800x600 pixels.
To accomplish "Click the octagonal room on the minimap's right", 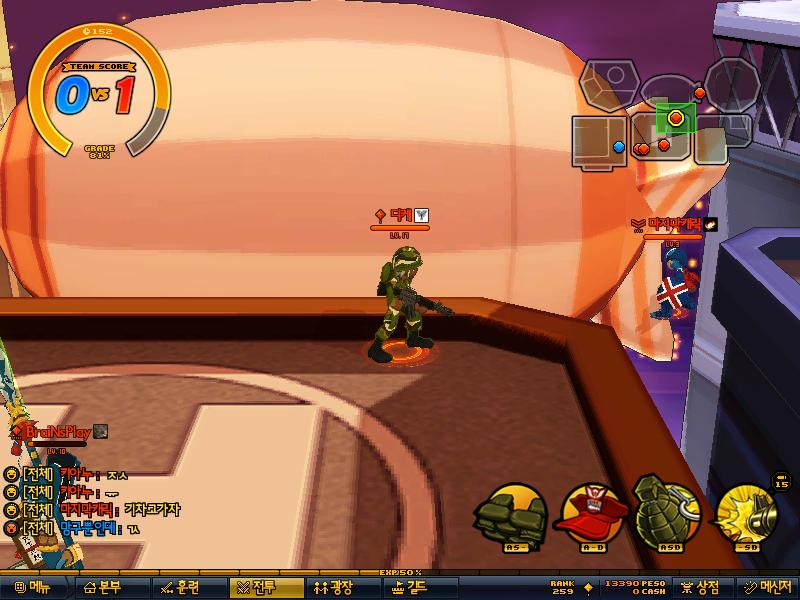I will [x=731, y=82].
